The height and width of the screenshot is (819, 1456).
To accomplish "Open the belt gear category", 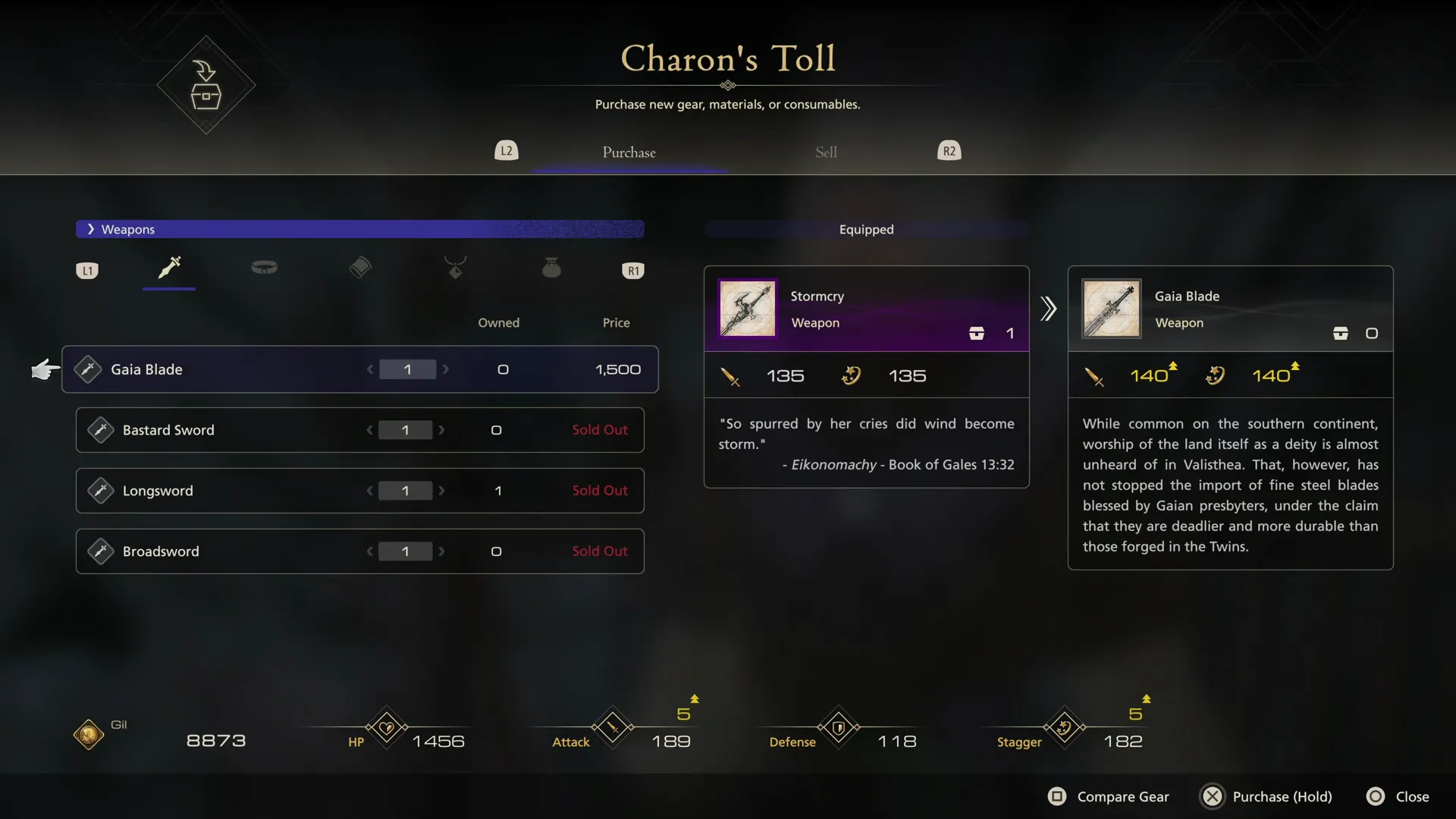I will (264, 269).
